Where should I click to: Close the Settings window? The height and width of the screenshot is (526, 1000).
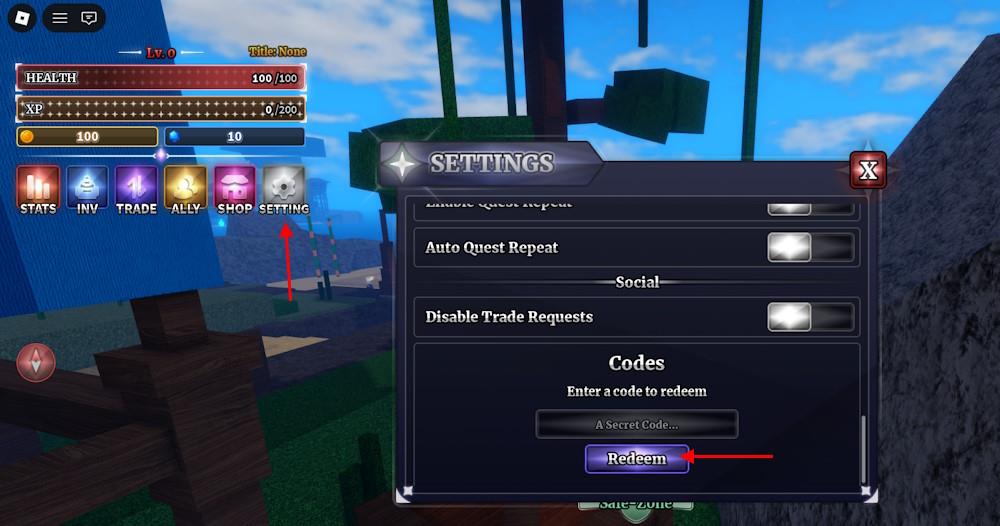click(x=868, y=170)
